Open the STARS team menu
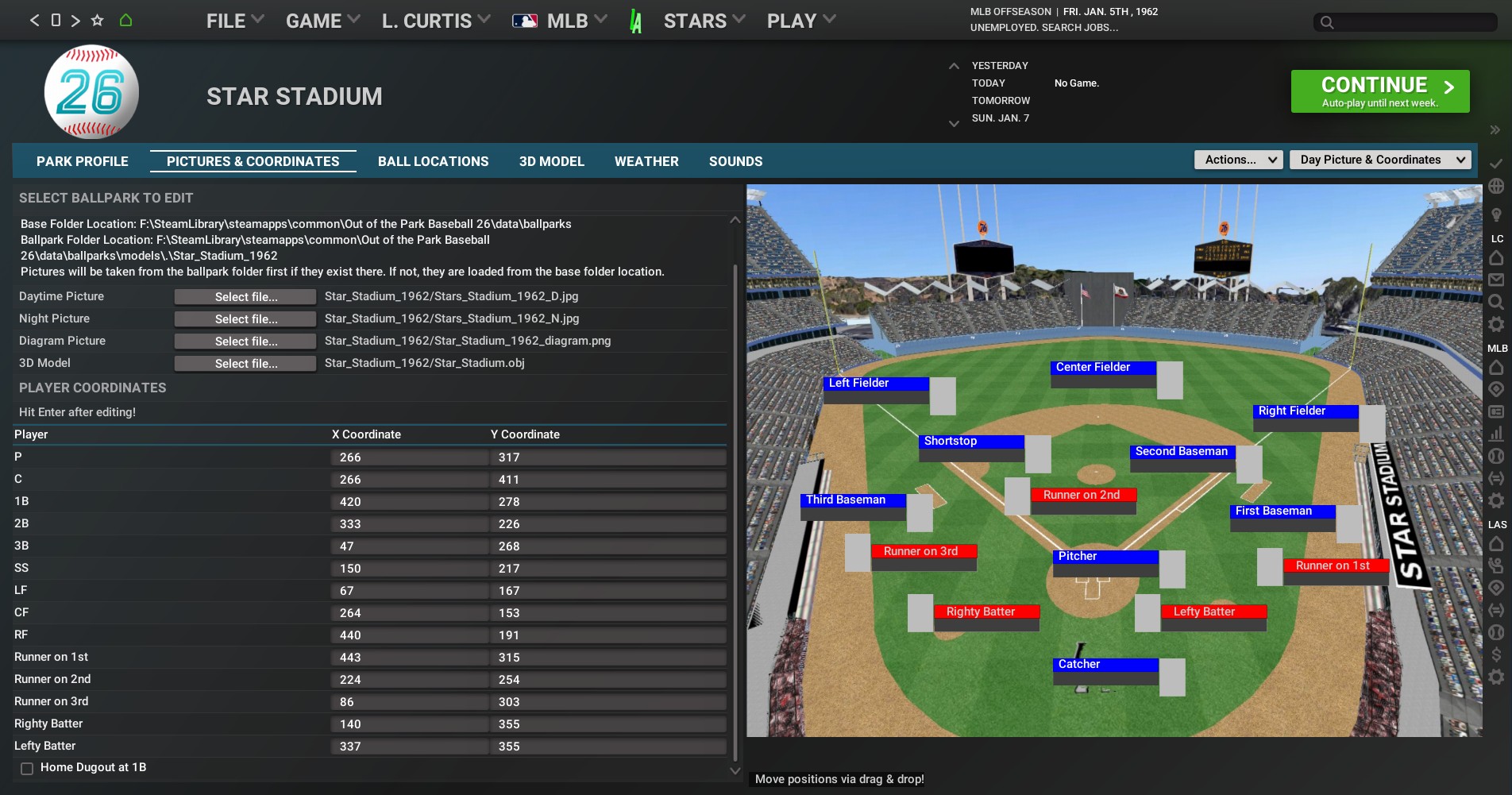The height and width of the screenshot is (795, 1512). tap(704, 21)
